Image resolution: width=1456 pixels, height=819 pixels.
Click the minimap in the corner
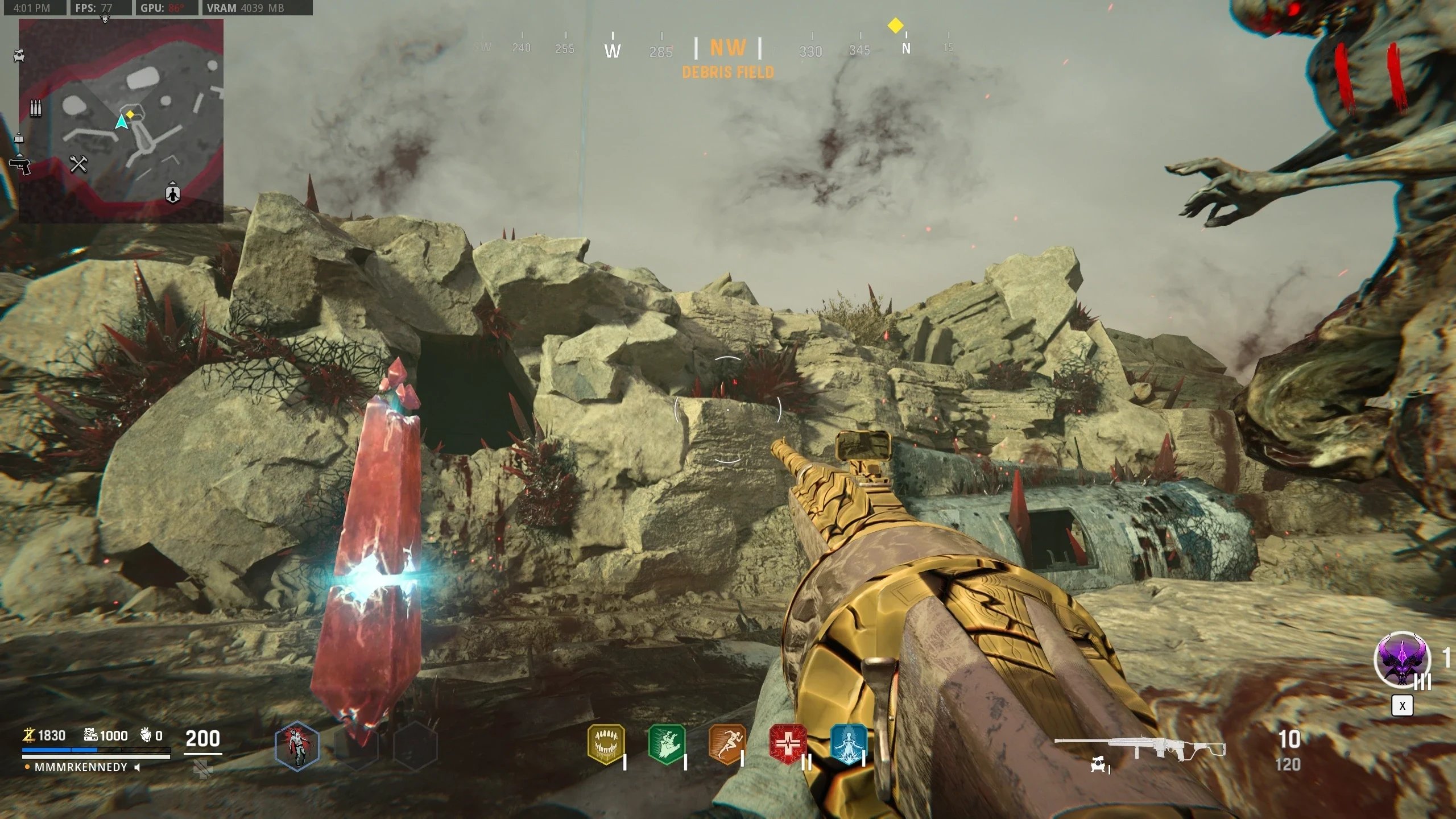pos(121,121)
